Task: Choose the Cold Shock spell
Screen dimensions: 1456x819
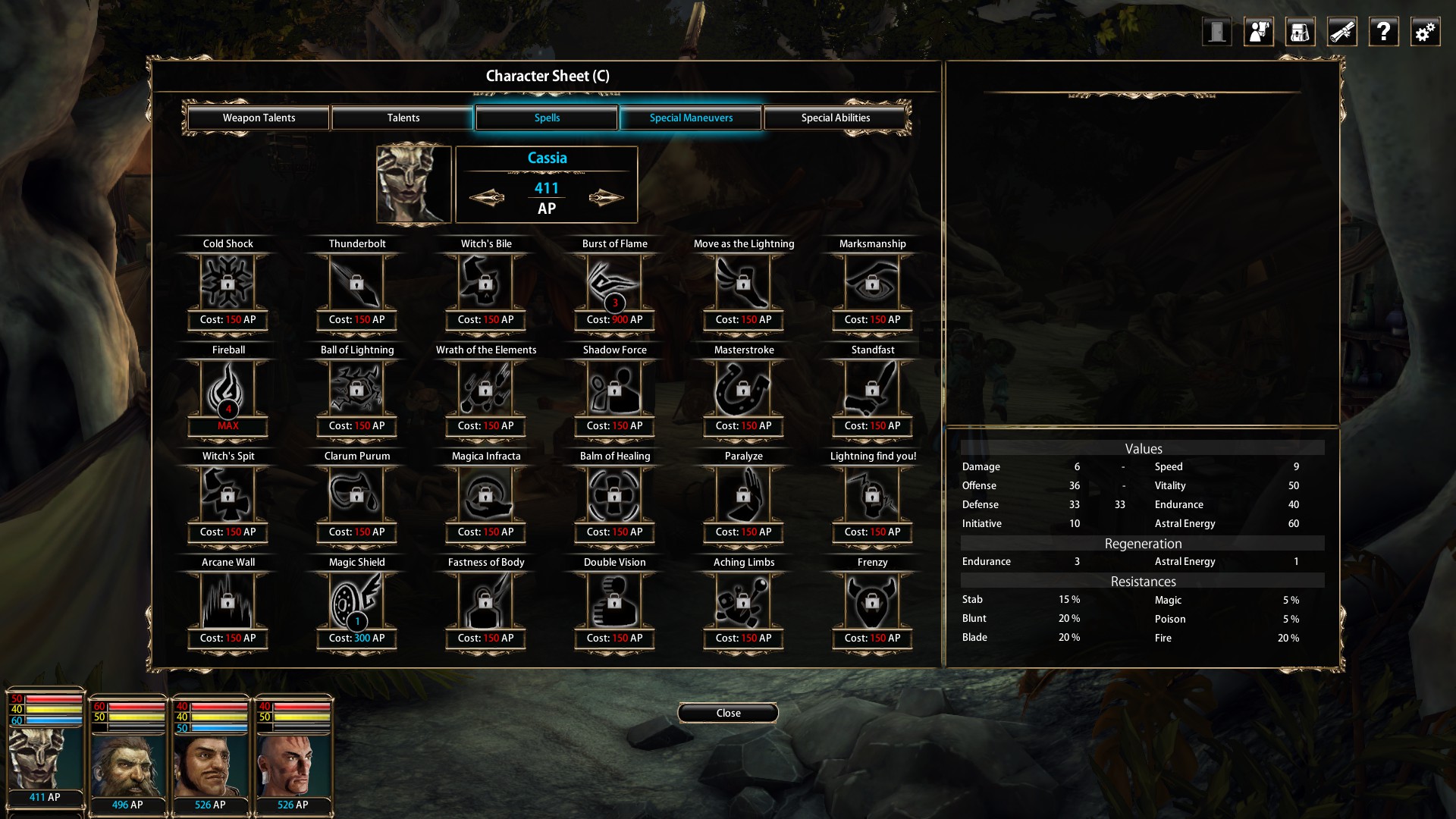Action: tap(227, 283)
